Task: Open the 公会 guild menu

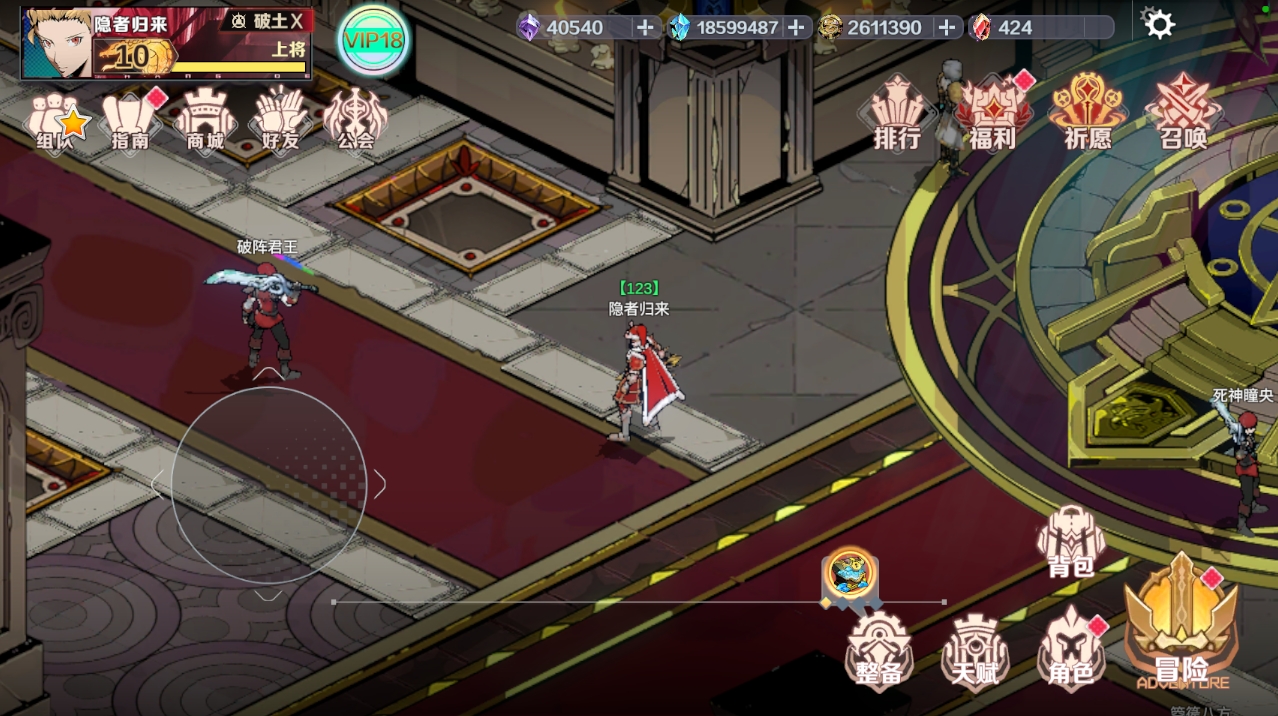Action: point(355,121)
